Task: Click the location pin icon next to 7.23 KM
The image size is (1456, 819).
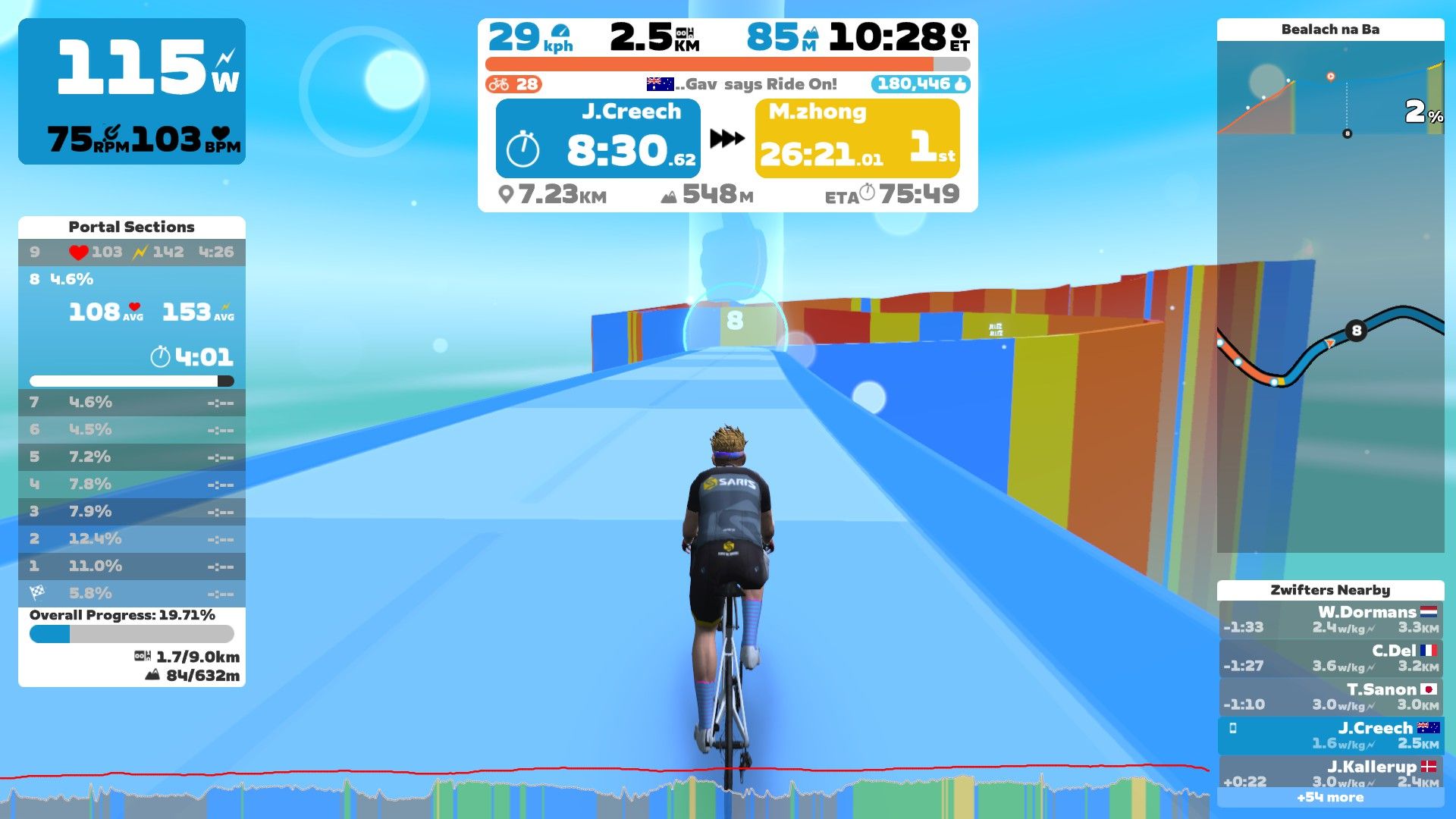Action: [x=505, y=196]
